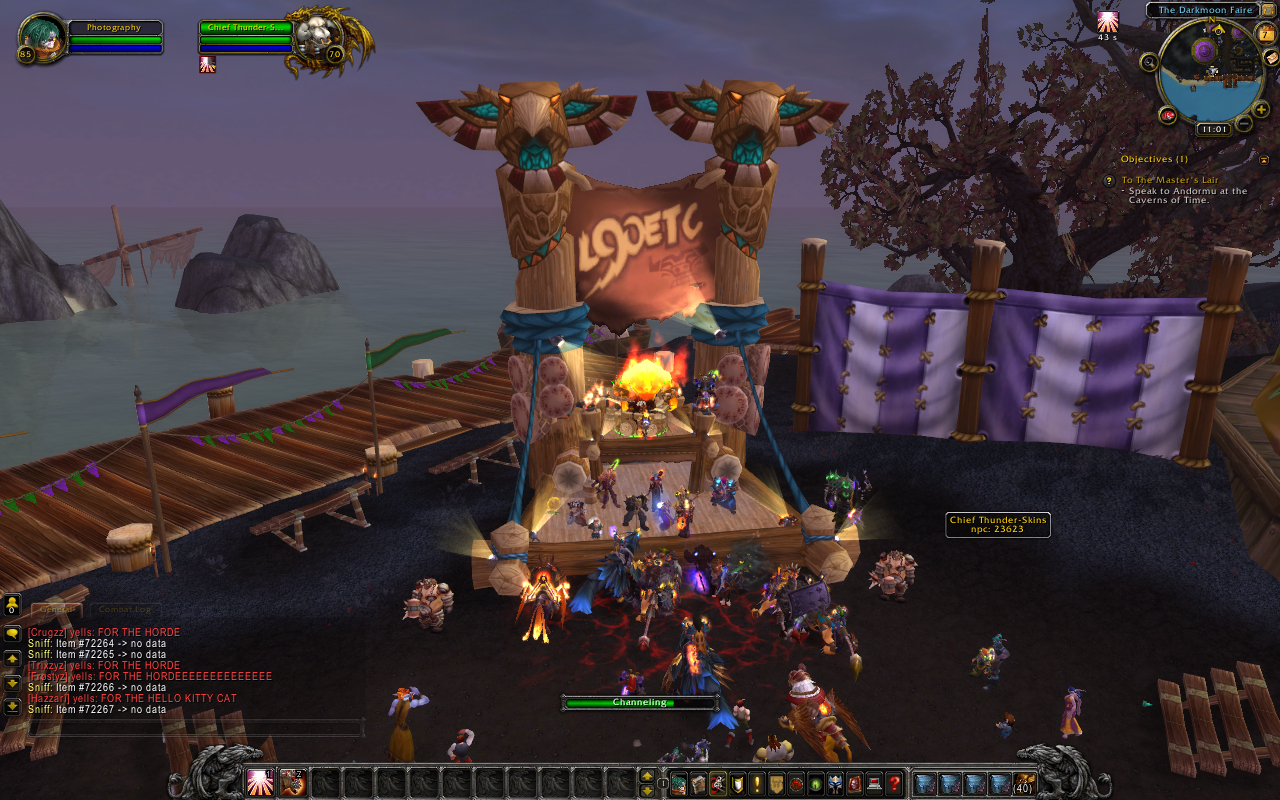Collapse the Objectives tracker
Screen dimensions: 1280x800
[x=1264, y=159]
